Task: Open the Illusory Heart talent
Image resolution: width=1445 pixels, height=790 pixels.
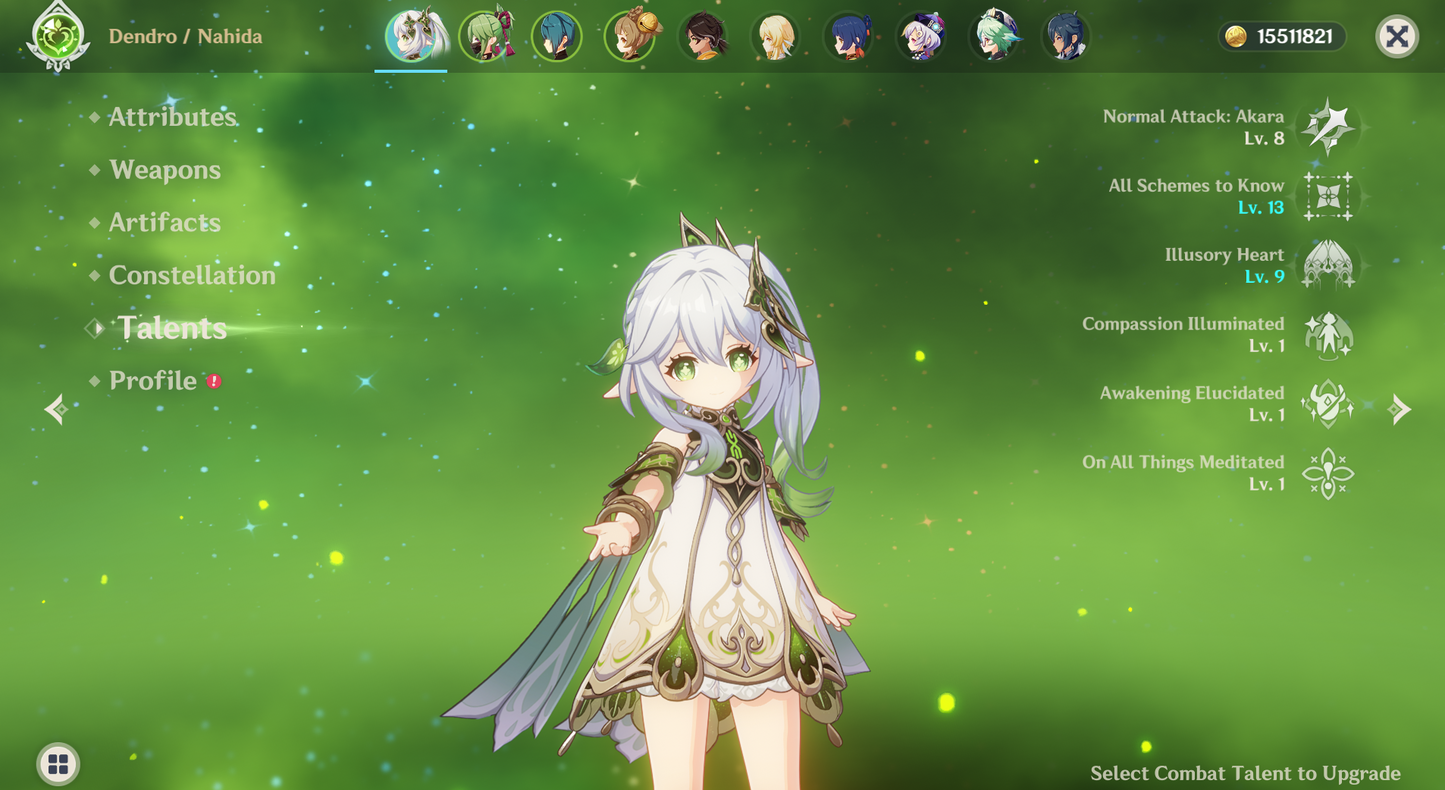Action: (1328, 265)
